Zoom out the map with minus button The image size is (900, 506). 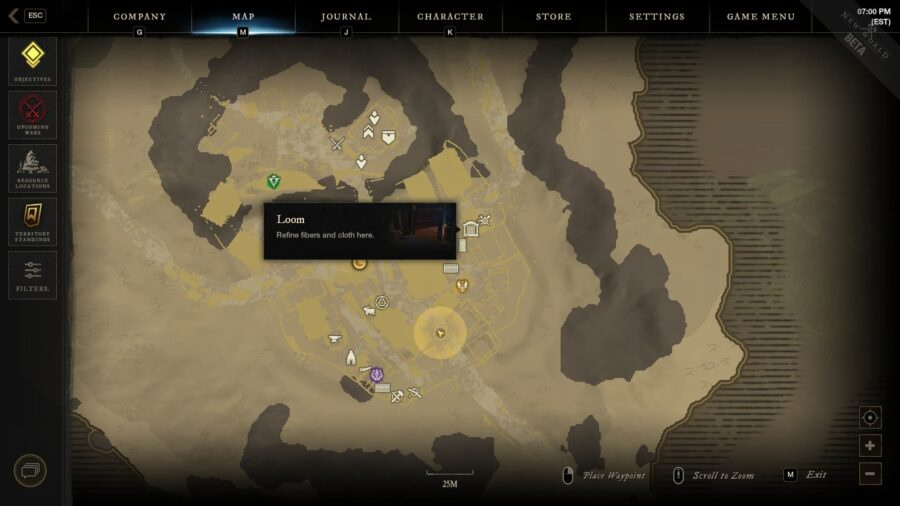pyautogui.click(x=870, y=474)
